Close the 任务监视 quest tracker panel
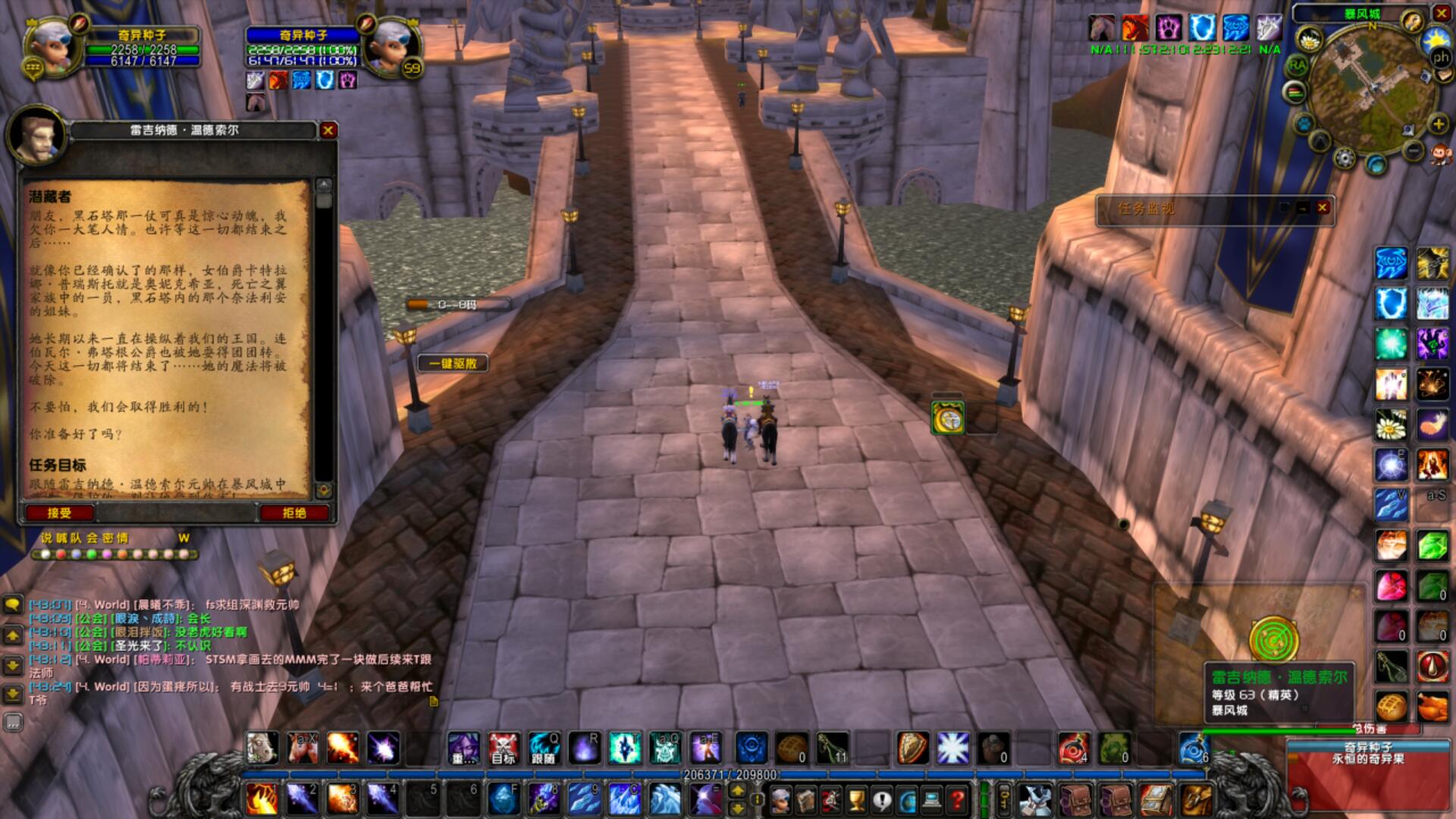 pos(1323,207)
